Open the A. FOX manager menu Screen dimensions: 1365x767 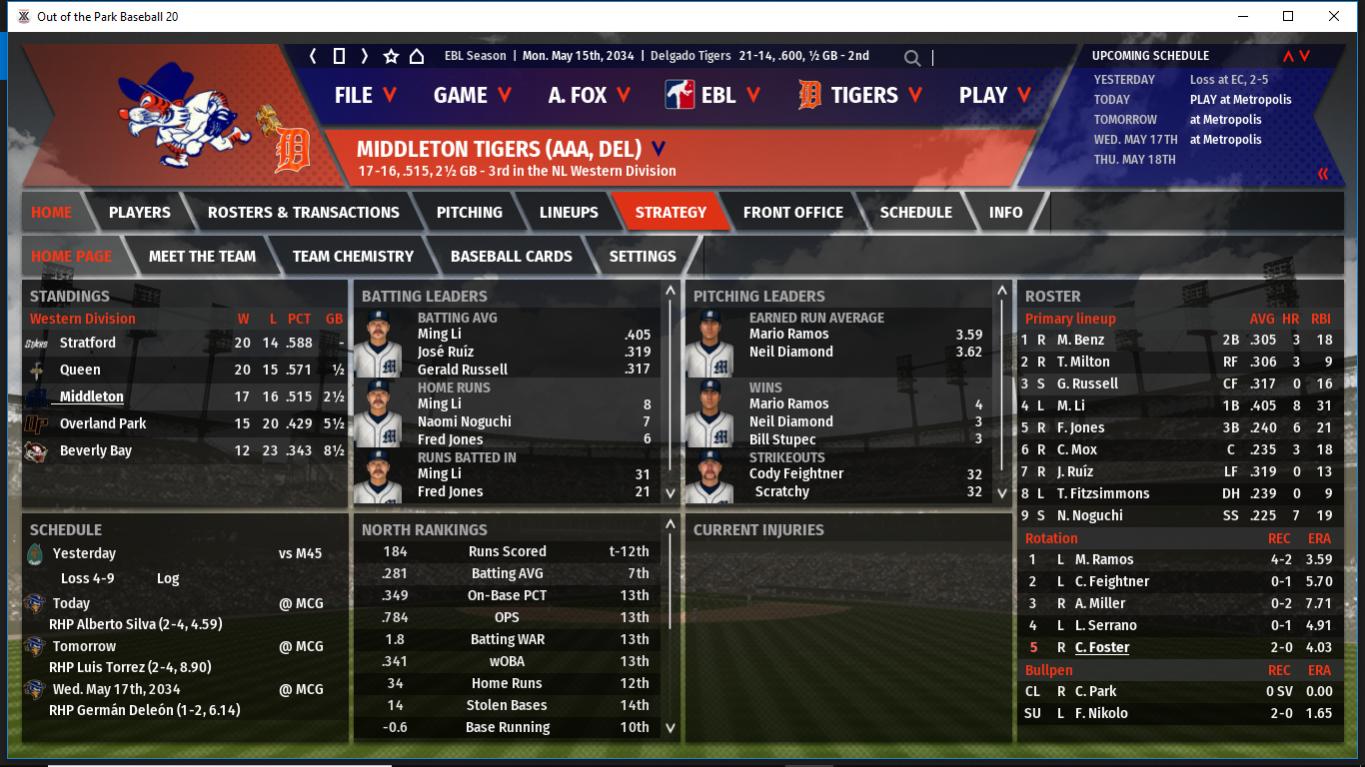point(589,95)
